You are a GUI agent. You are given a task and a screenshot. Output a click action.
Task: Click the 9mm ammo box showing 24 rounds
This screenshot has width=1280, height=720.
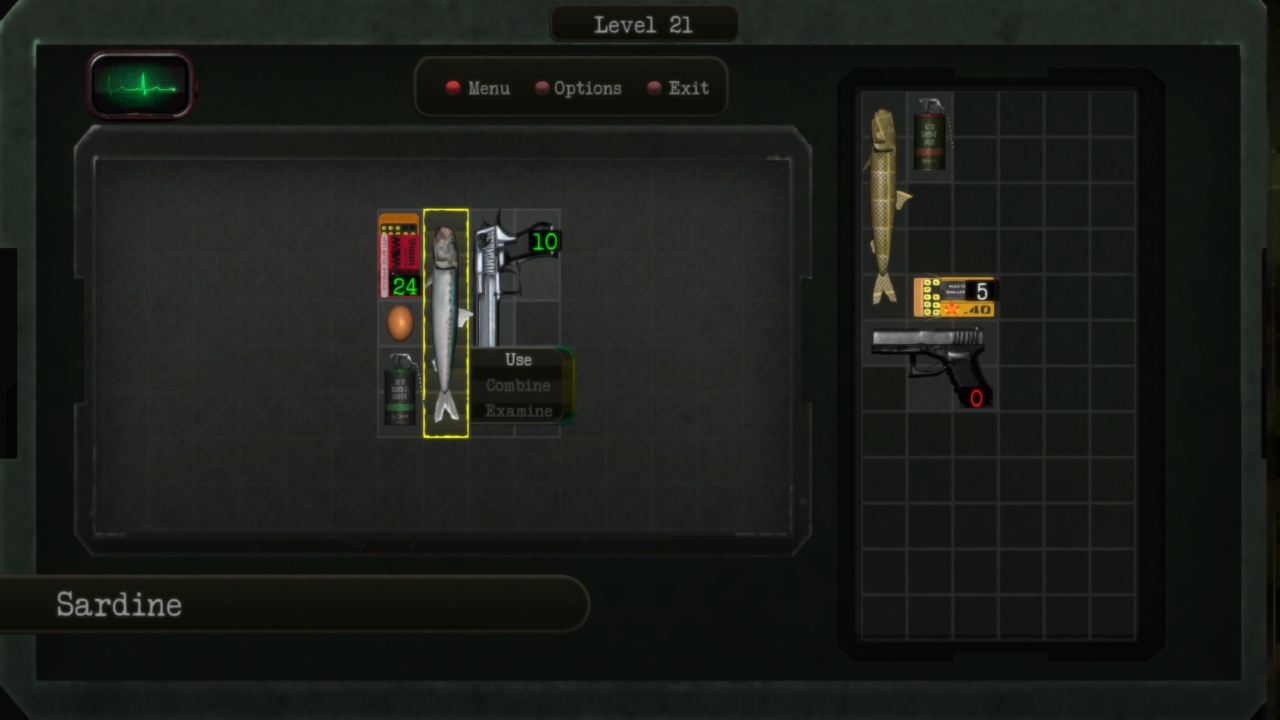click(x=398, y=255)
